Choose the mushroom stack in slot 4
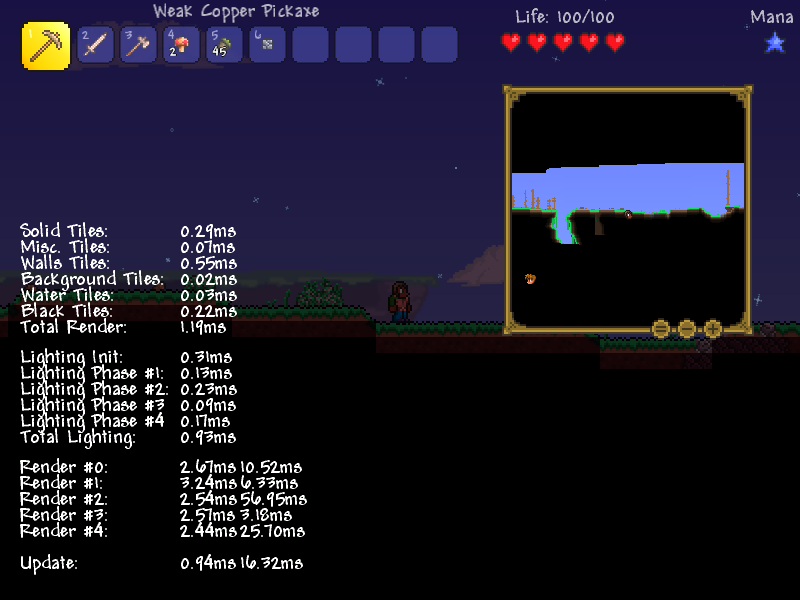The image size is (800, 600). [181, 45]
